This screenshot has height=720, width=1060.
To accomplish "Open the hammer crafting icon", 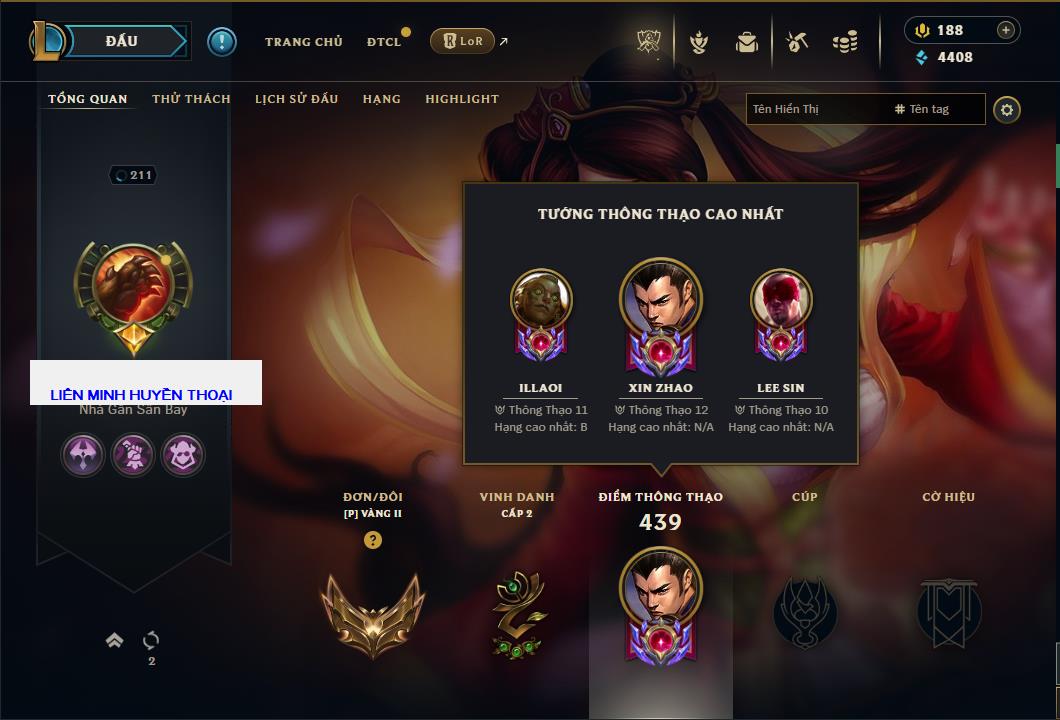I will click(796, 42).
